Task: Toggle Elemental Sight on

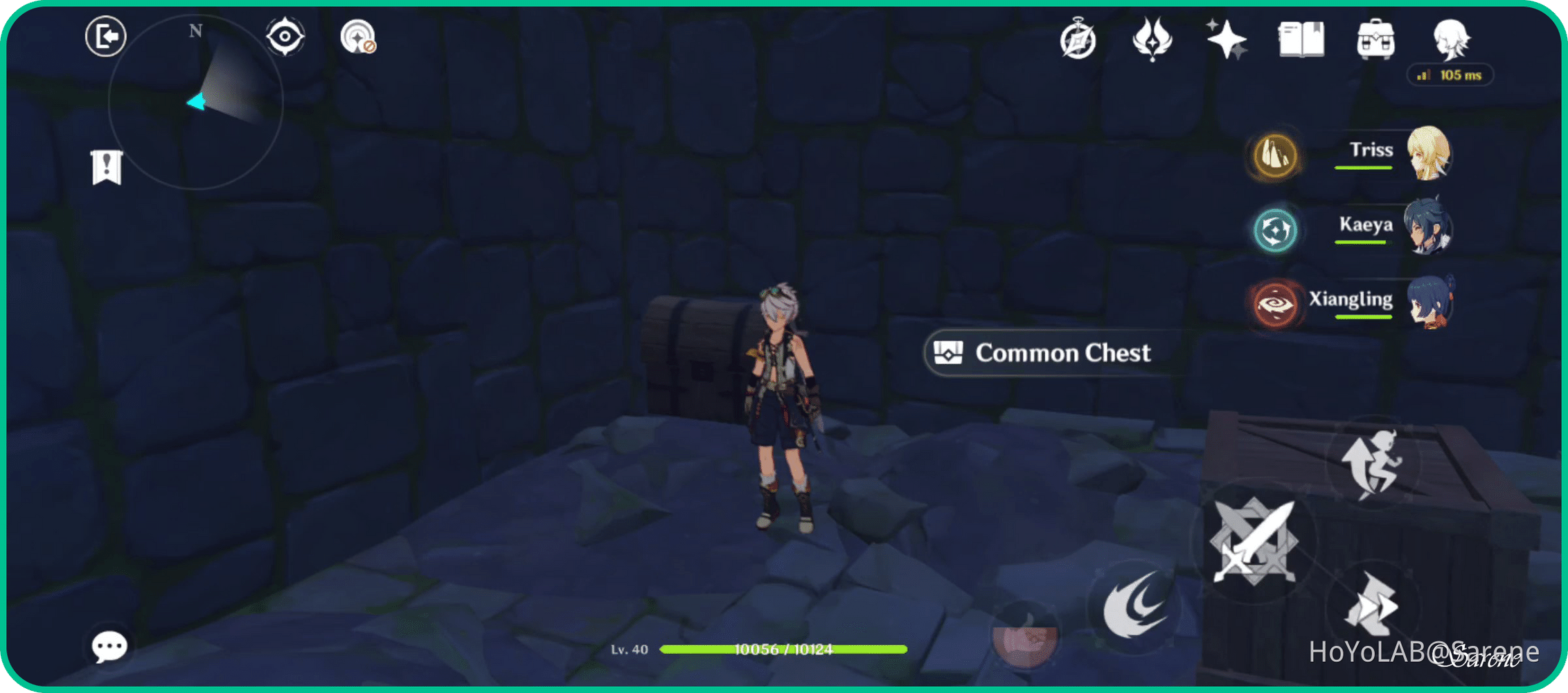Action: click(285, 37)
